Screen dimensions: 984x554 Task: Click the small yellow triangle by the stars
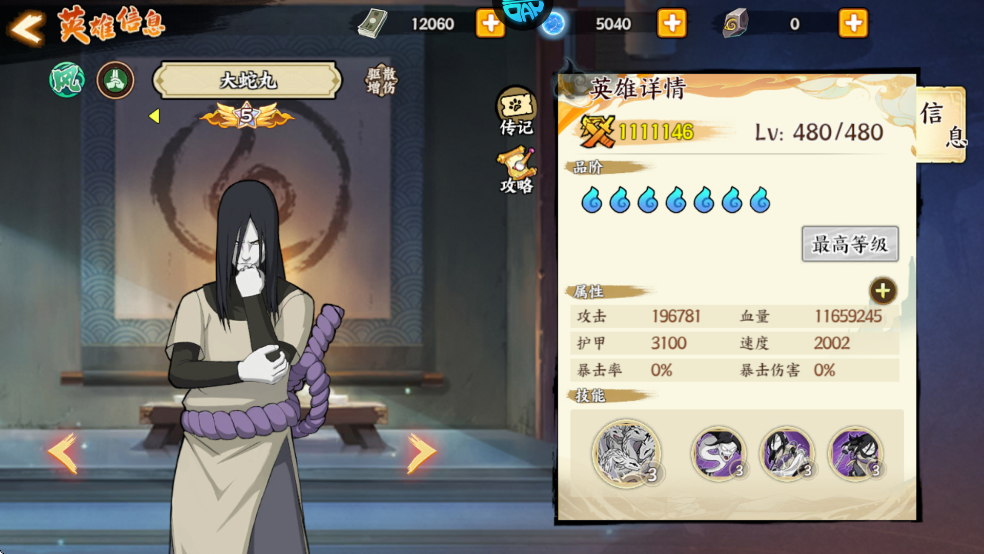(x=154, y=116)
